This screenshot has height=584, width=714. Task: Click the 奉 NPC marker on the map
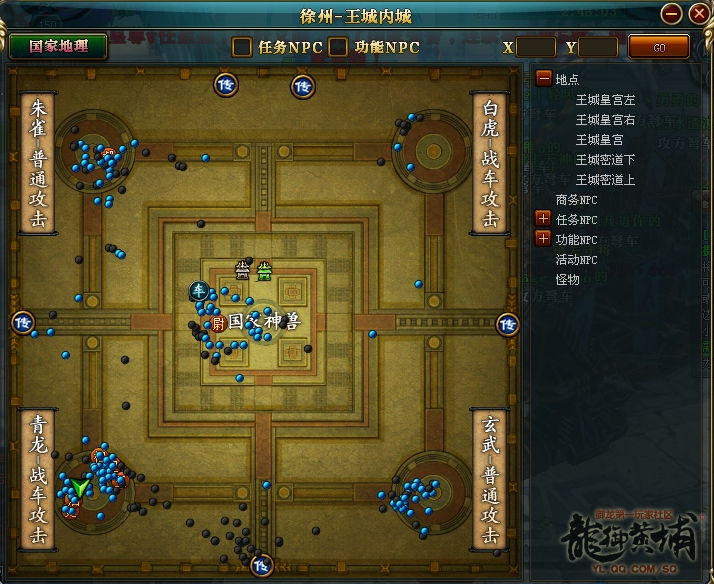pos(198,290)
